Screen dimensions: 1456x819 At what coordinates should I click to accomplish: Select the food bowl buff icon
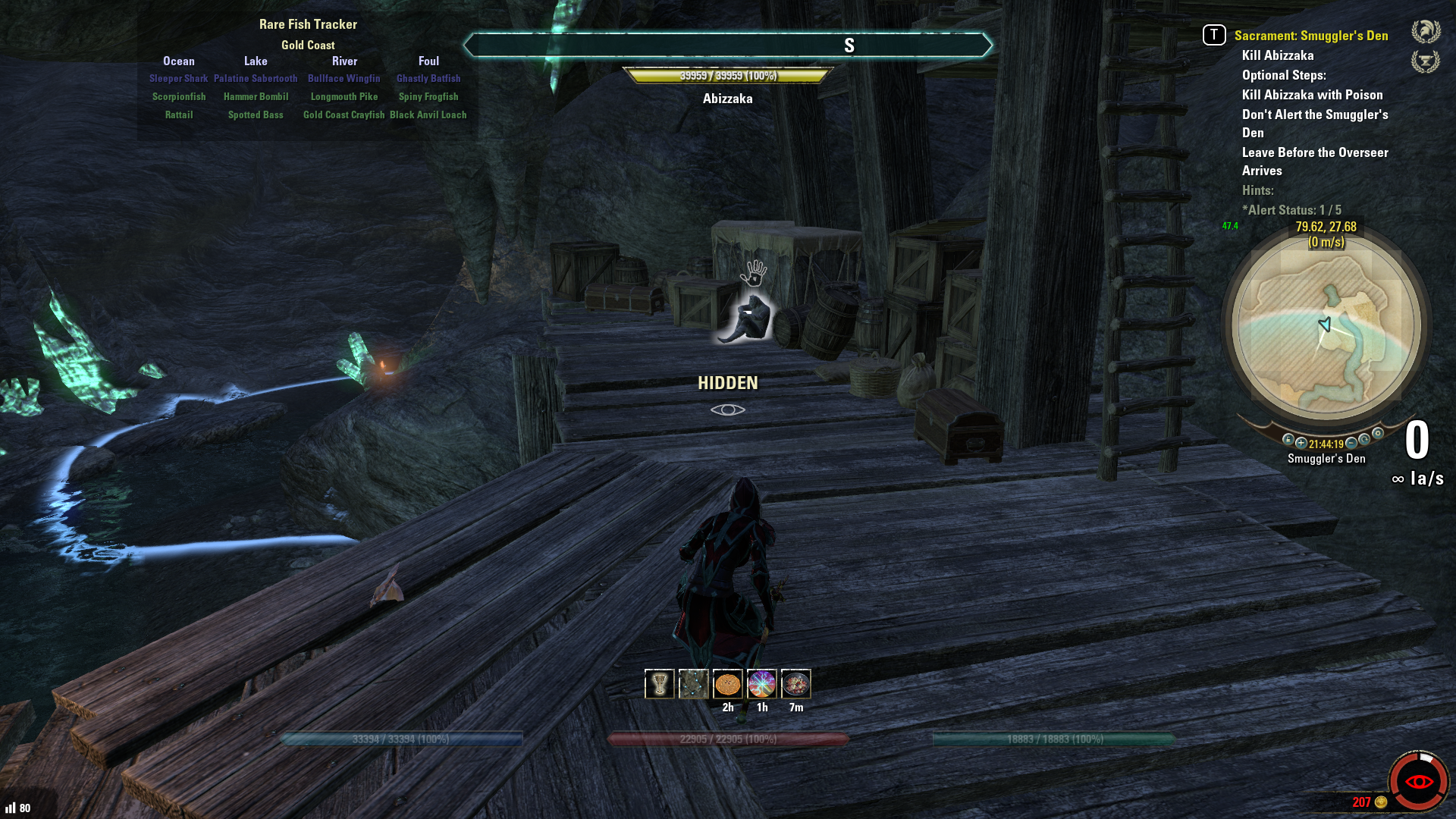(x=795, y=684)
